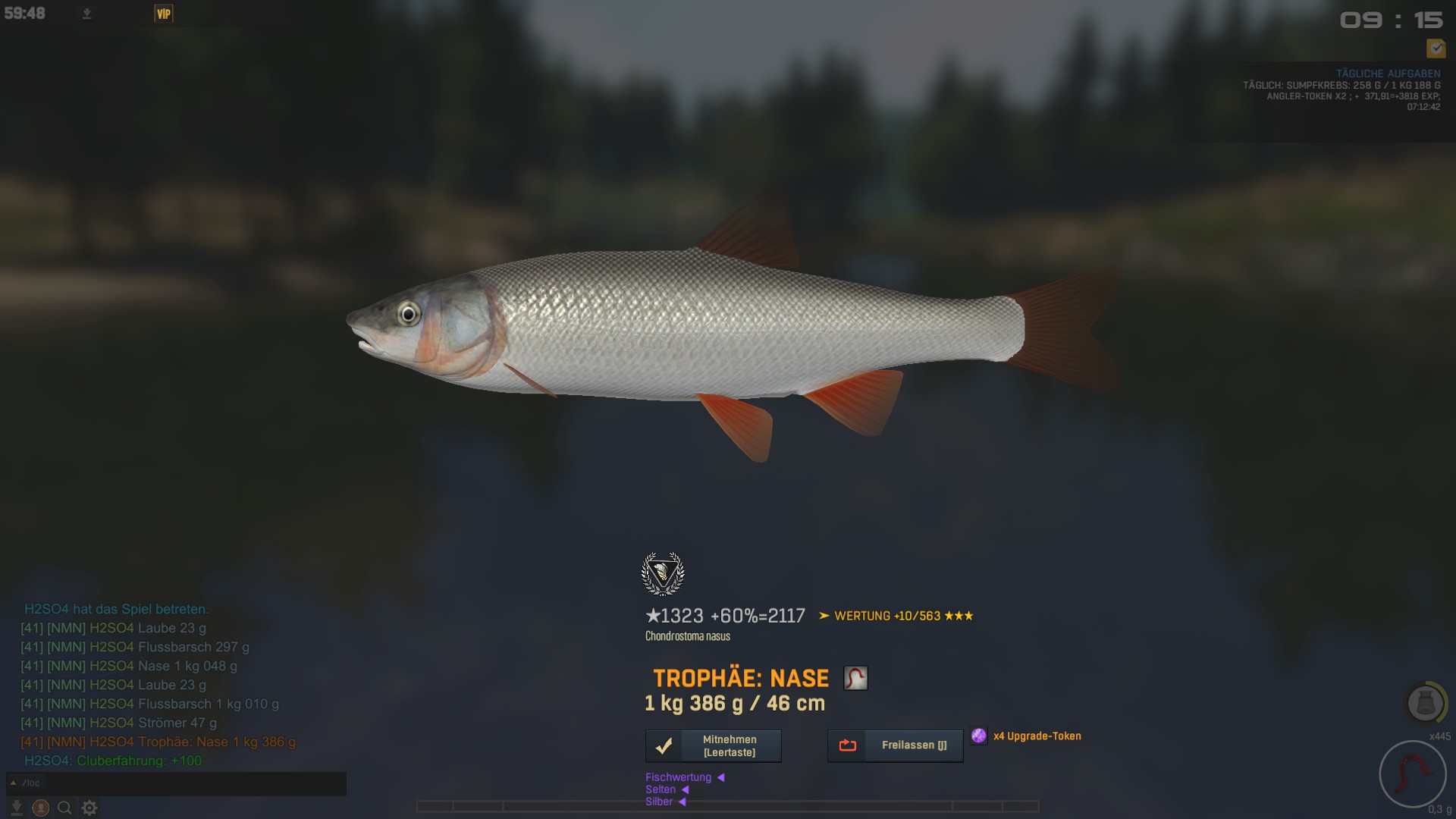Image resolution: width=1456 pixels, height=819 pixels.
Task: Release the fish with Freilassen
Action: point(895,746)
